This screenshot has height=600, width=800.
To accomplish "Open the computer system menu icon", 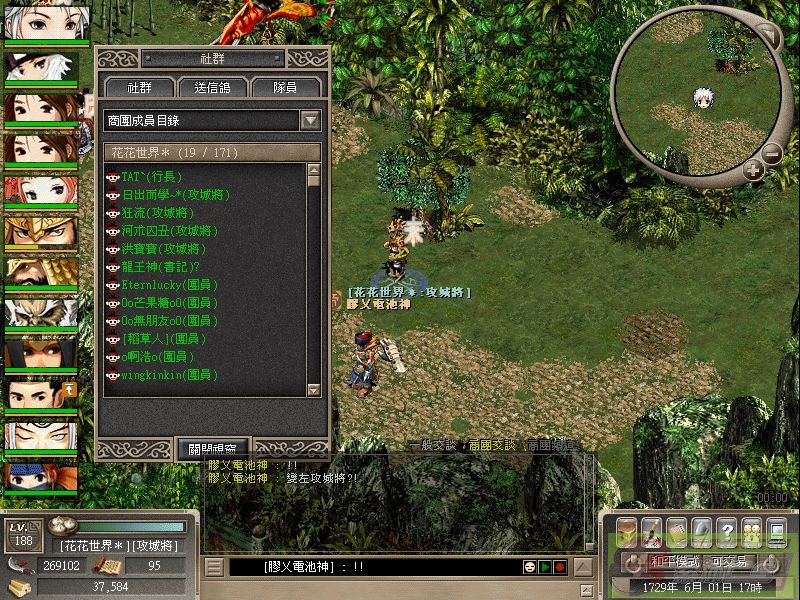I will click(777, 529).
